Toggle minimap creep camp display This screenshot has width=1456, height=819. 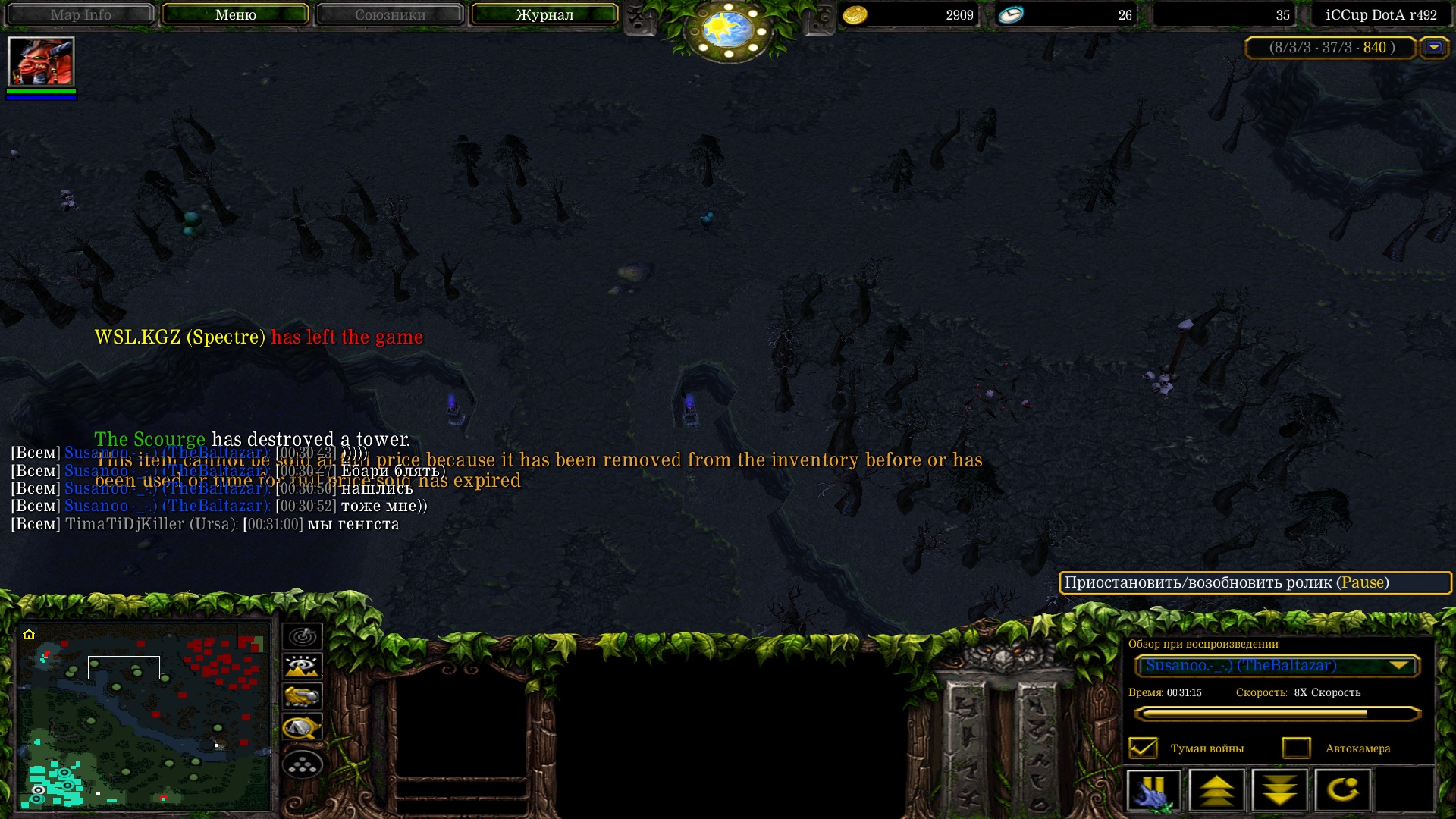pyautogui.click(x=302, y=728)
